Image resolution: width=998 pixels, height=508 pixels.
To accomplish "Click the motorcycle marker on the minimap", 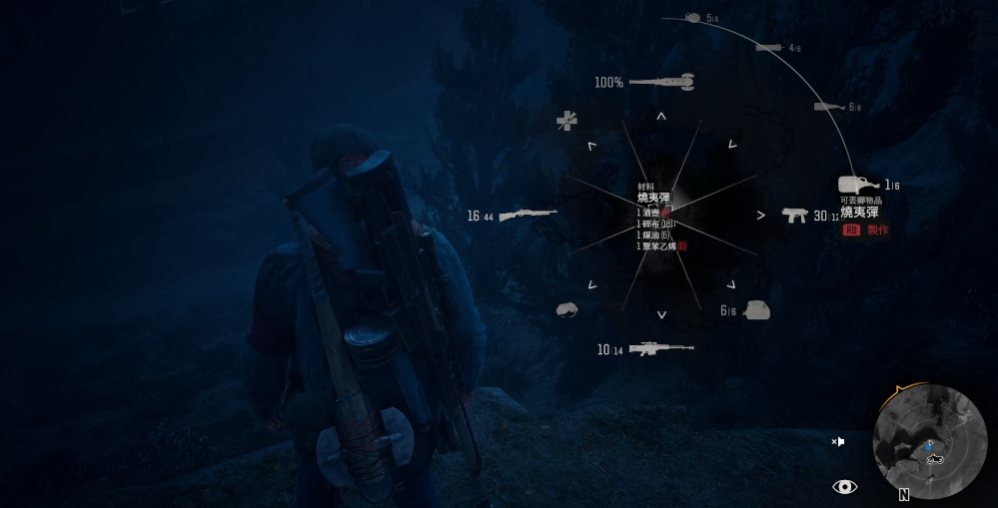I will (x=936, y=459).
